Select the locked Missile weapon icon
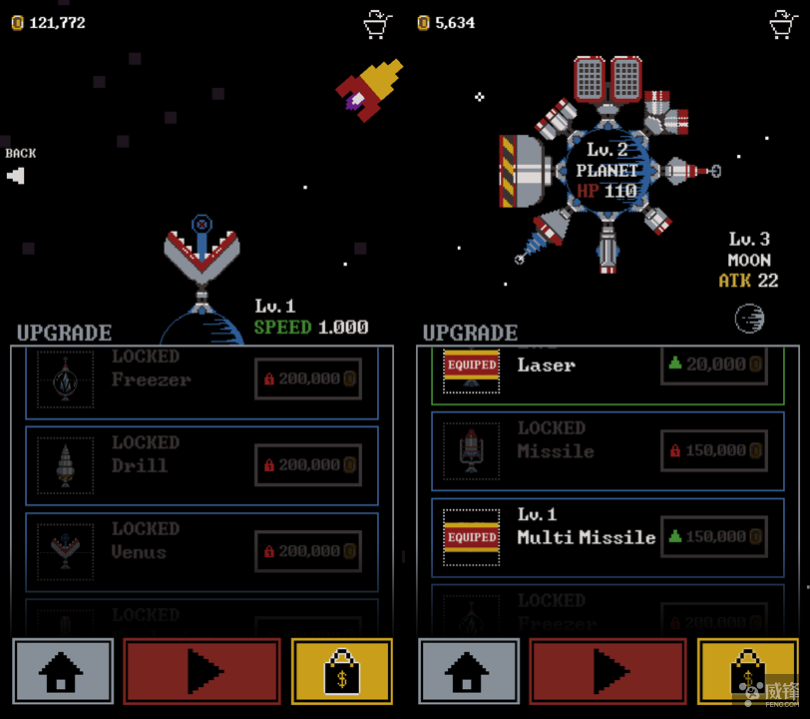The image size is (810, 719). [x=471, y=451]
